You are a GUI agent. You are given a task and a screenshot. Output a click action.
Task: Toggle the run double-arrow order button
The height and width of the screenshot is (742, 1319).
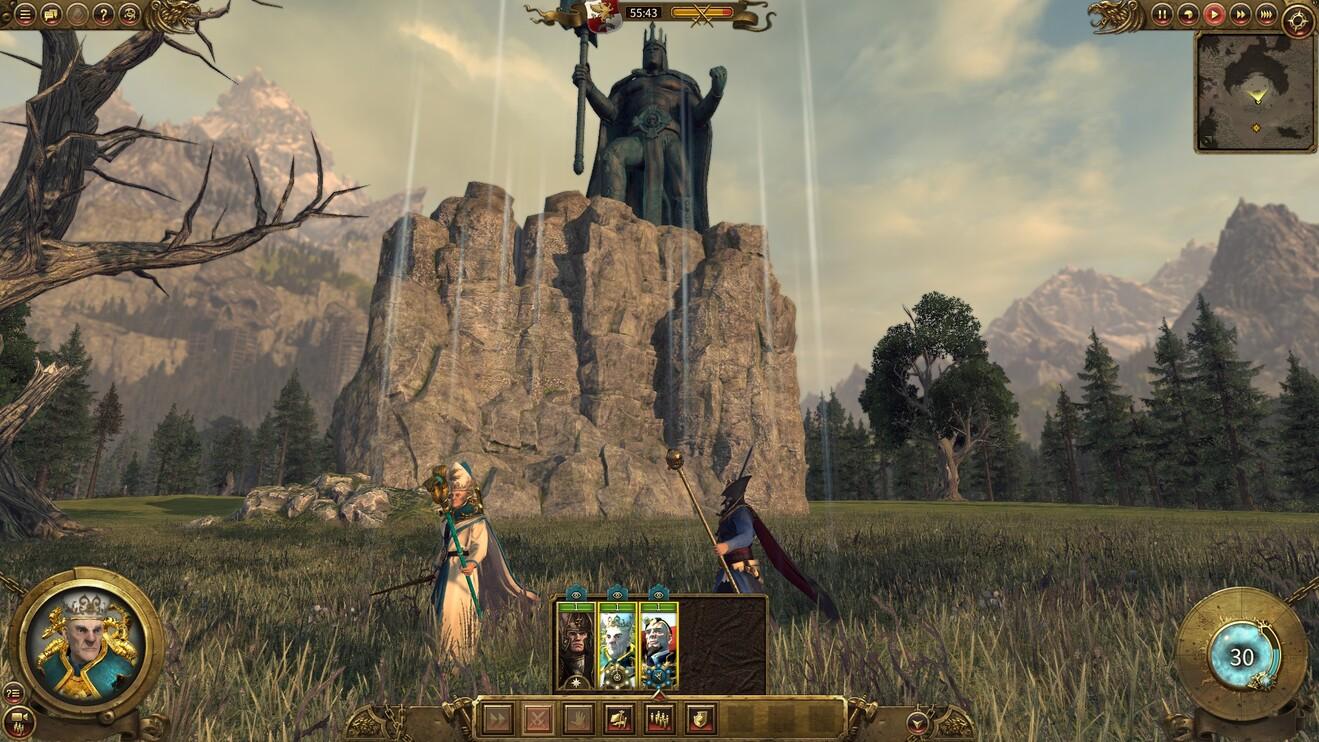497,718
